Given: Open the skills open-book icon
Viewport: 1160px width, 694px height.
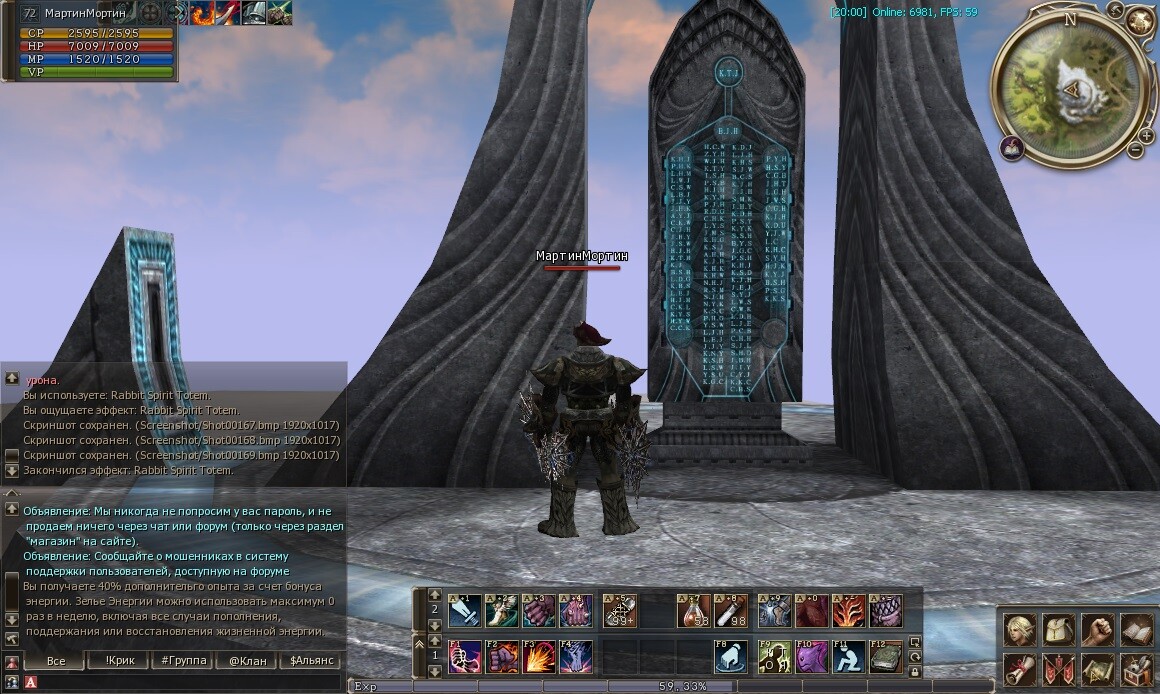Looking at the screenshot, I should (x=1137, y=630).
